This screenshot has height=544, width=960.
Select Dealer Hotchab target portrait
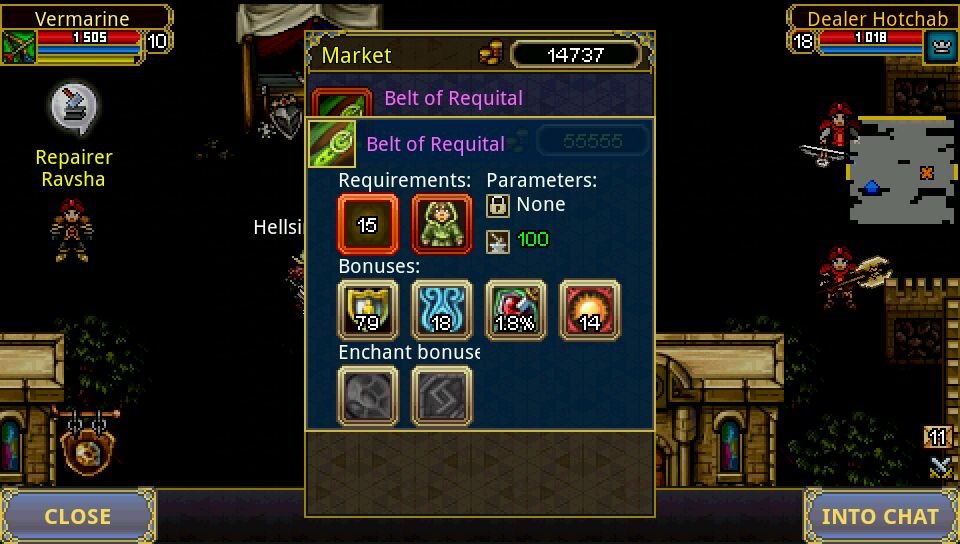[940, 46]
